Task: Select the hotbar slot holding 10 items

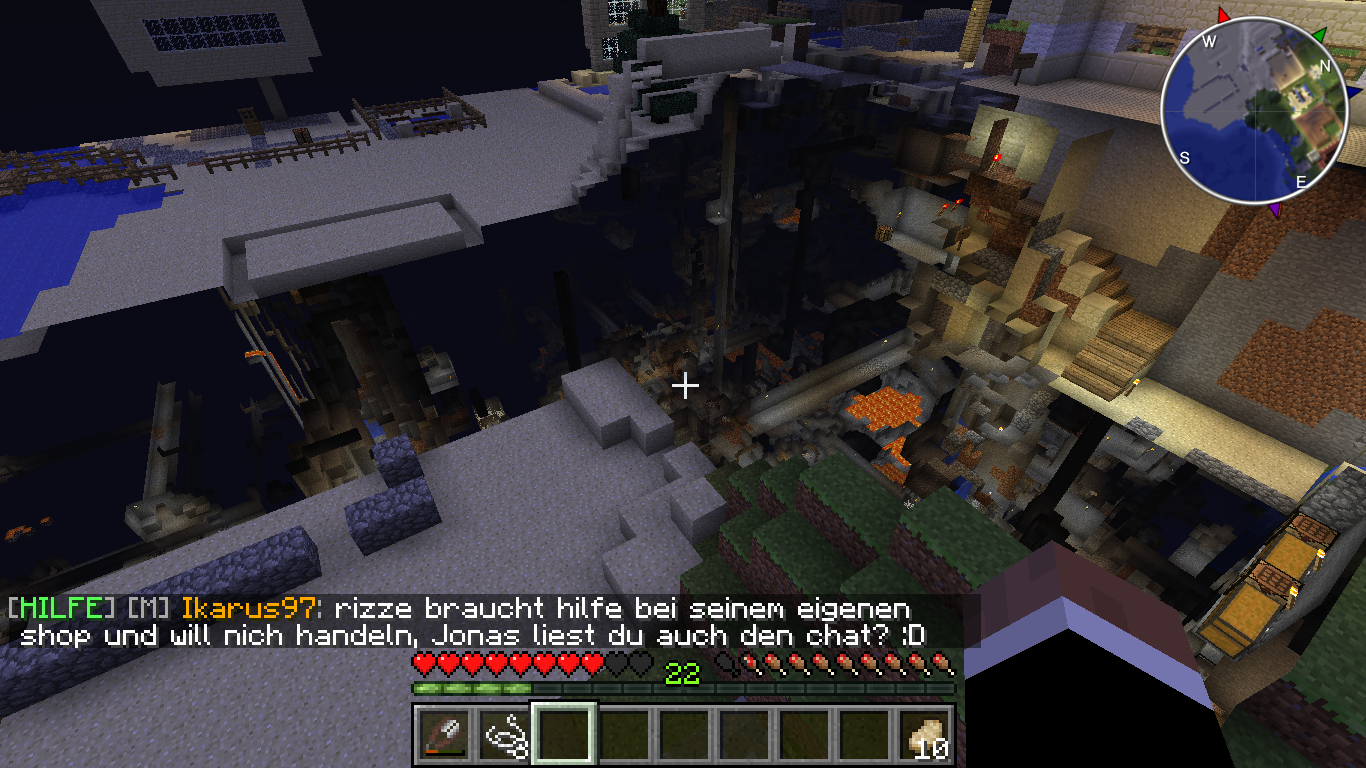Action: [926, 735]
